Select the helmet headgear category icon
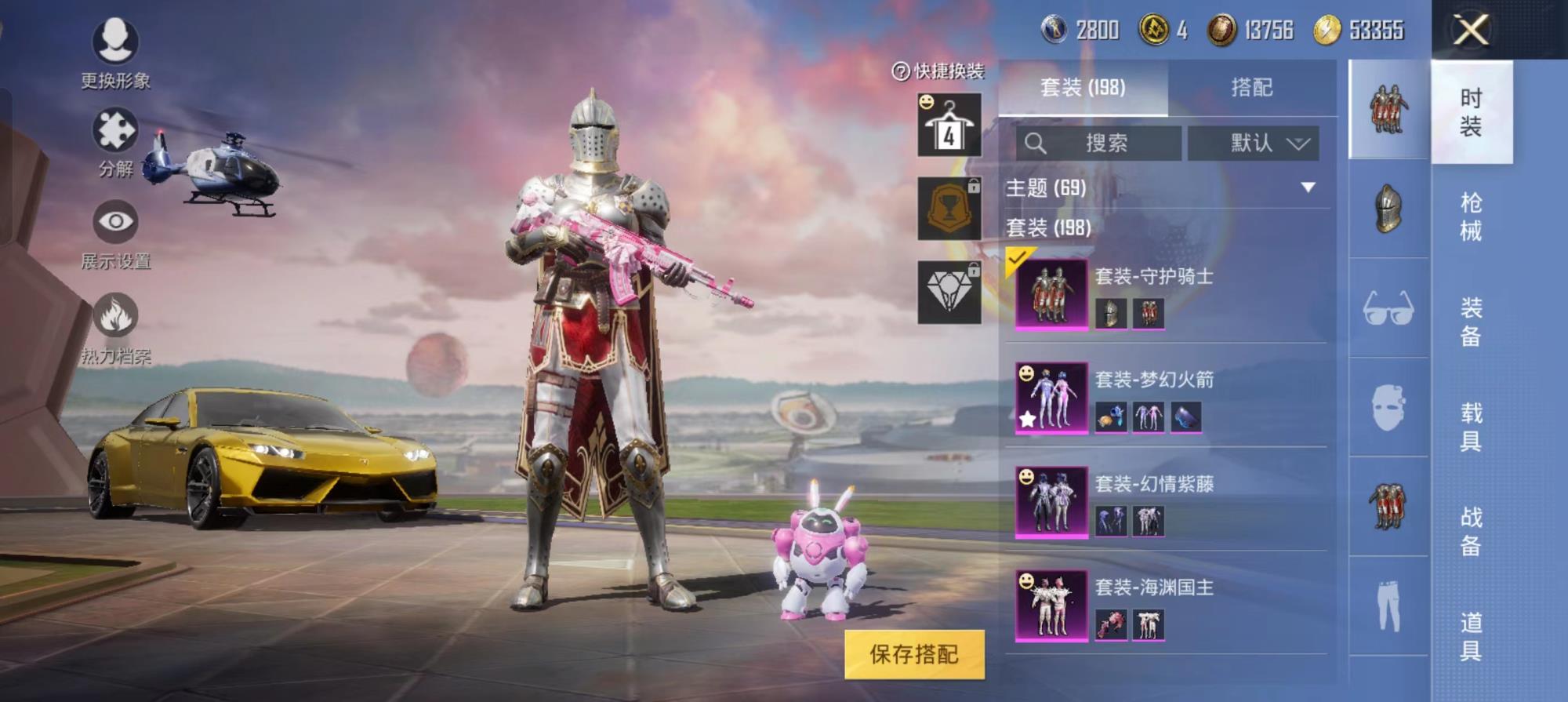Viewport: 1568px width, 702px height. [1388, 209]
